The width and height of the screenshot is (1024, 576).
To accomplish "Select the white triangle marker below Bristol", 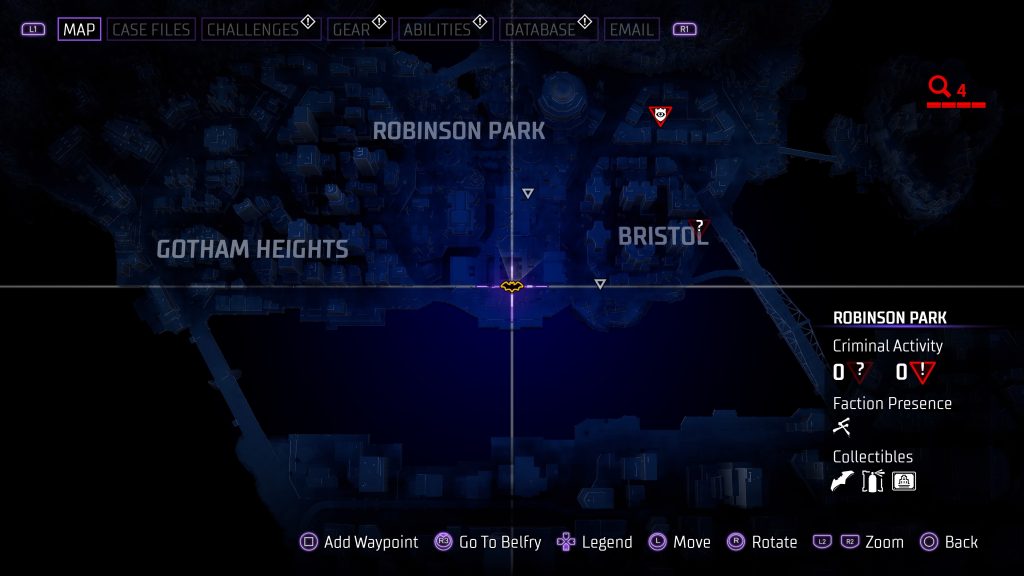I will tap(600, 284).
